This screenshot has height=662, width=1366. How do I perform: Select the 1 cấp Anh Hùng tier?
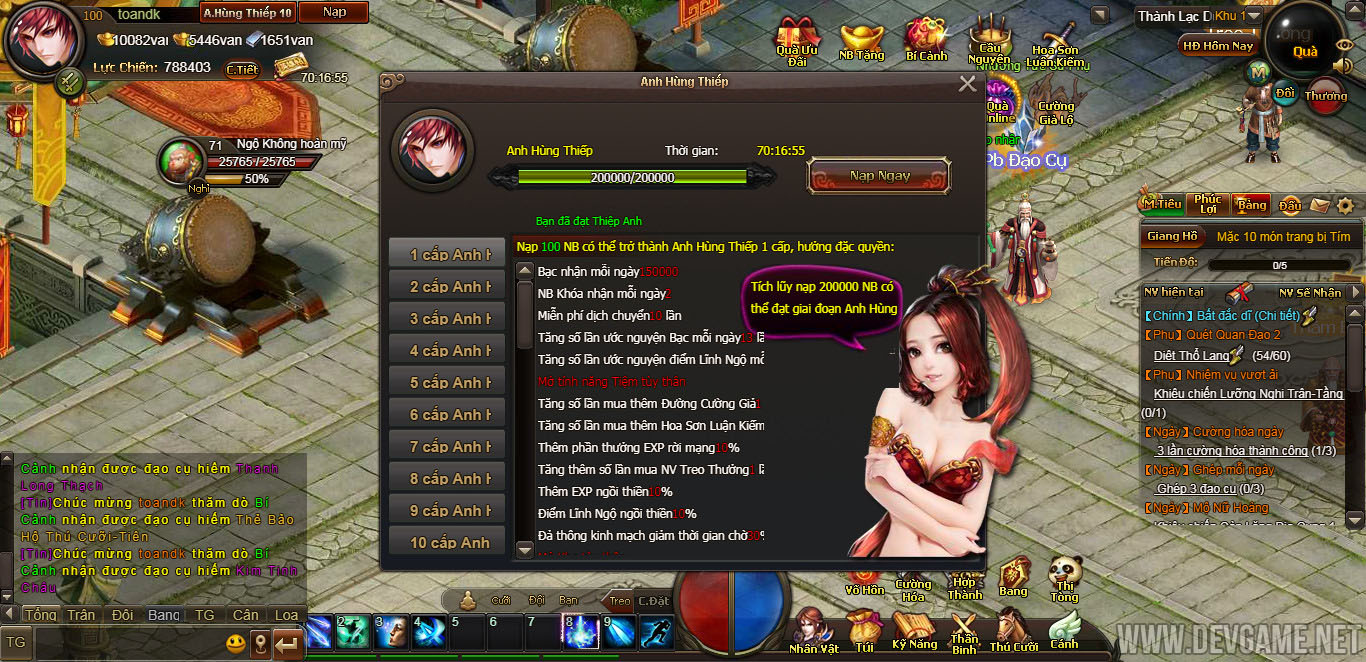[x=447, y=255]
